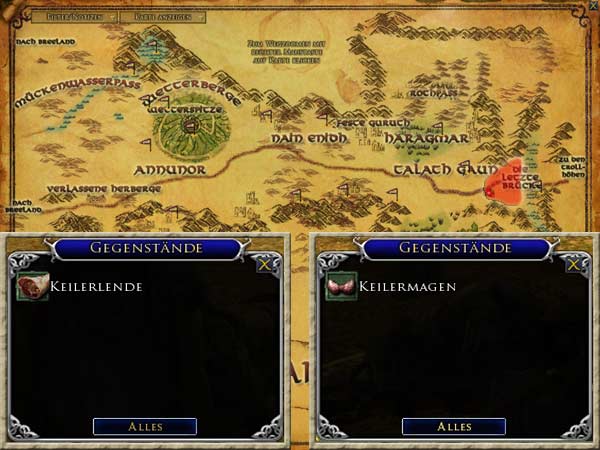
Task: Click the red highlighted Letzte Brücke area
Action: click(512, 182)
